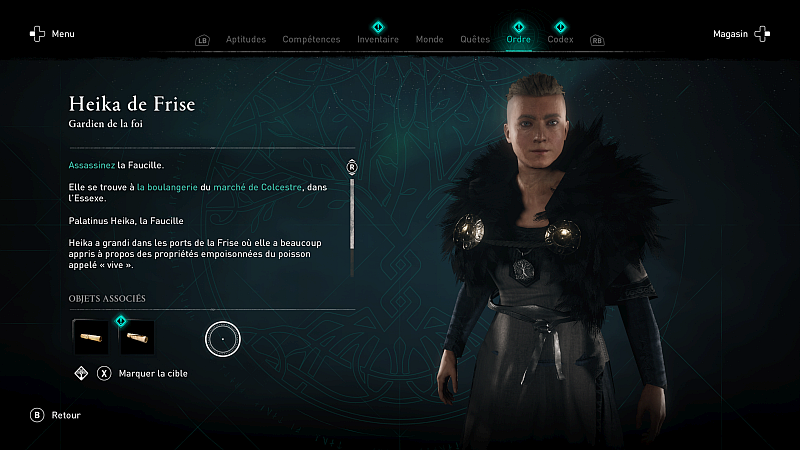This screenshot has height=450, width=800.
Task: Select the clue scroll with the diamond marker
Action: [x=137, y=337]
